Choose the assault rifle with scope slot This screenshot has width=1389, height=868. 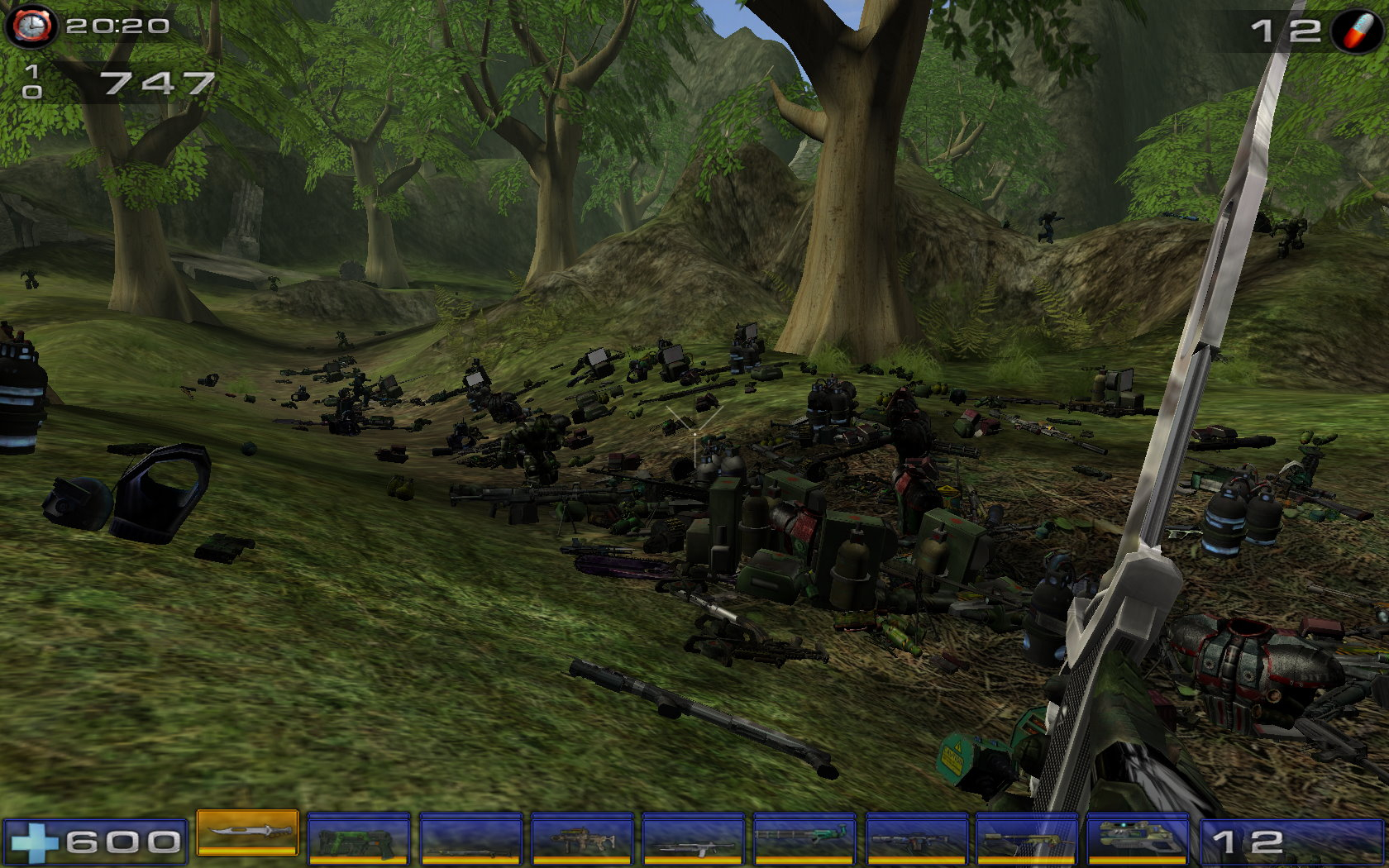[x=582, y=839]
